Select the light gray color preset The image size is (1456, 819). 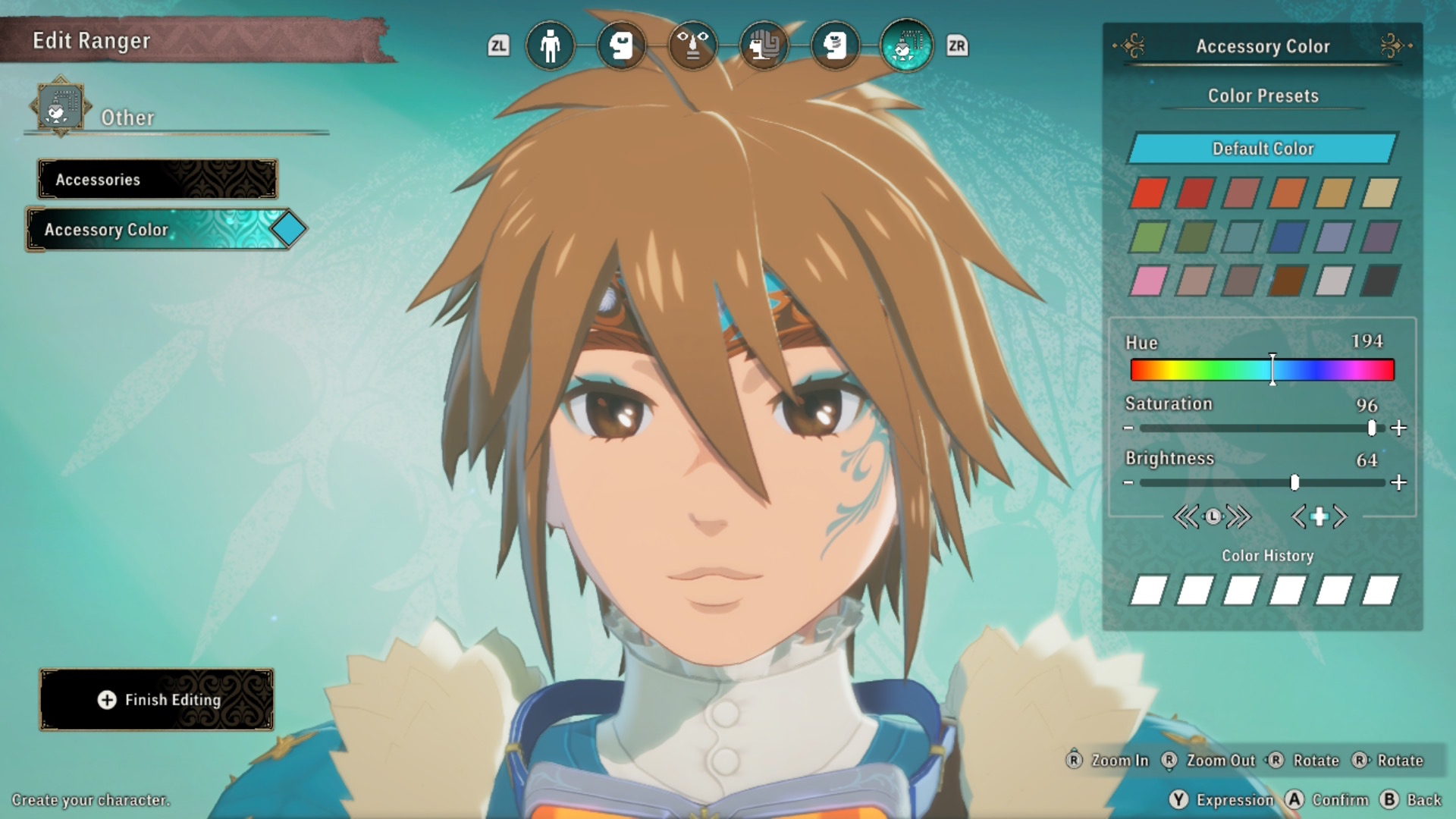pos(1334,281)
